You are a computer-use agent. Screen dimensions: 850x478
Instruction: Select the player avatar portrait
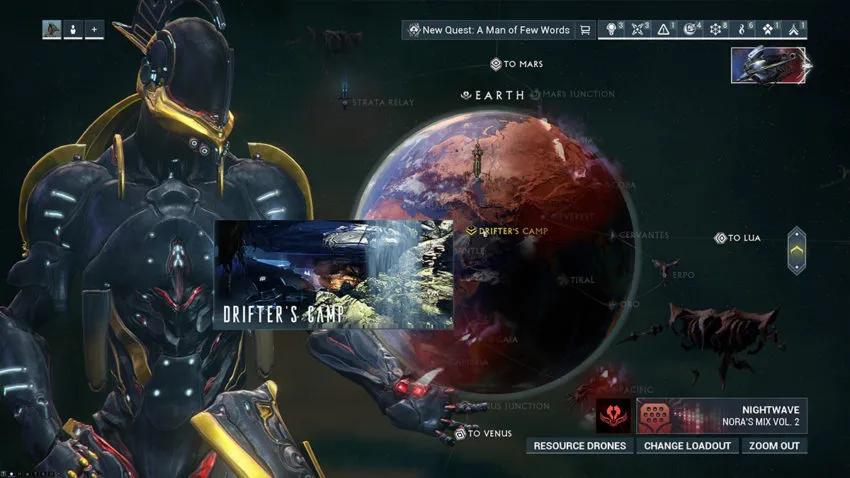(x=52, y=30)
